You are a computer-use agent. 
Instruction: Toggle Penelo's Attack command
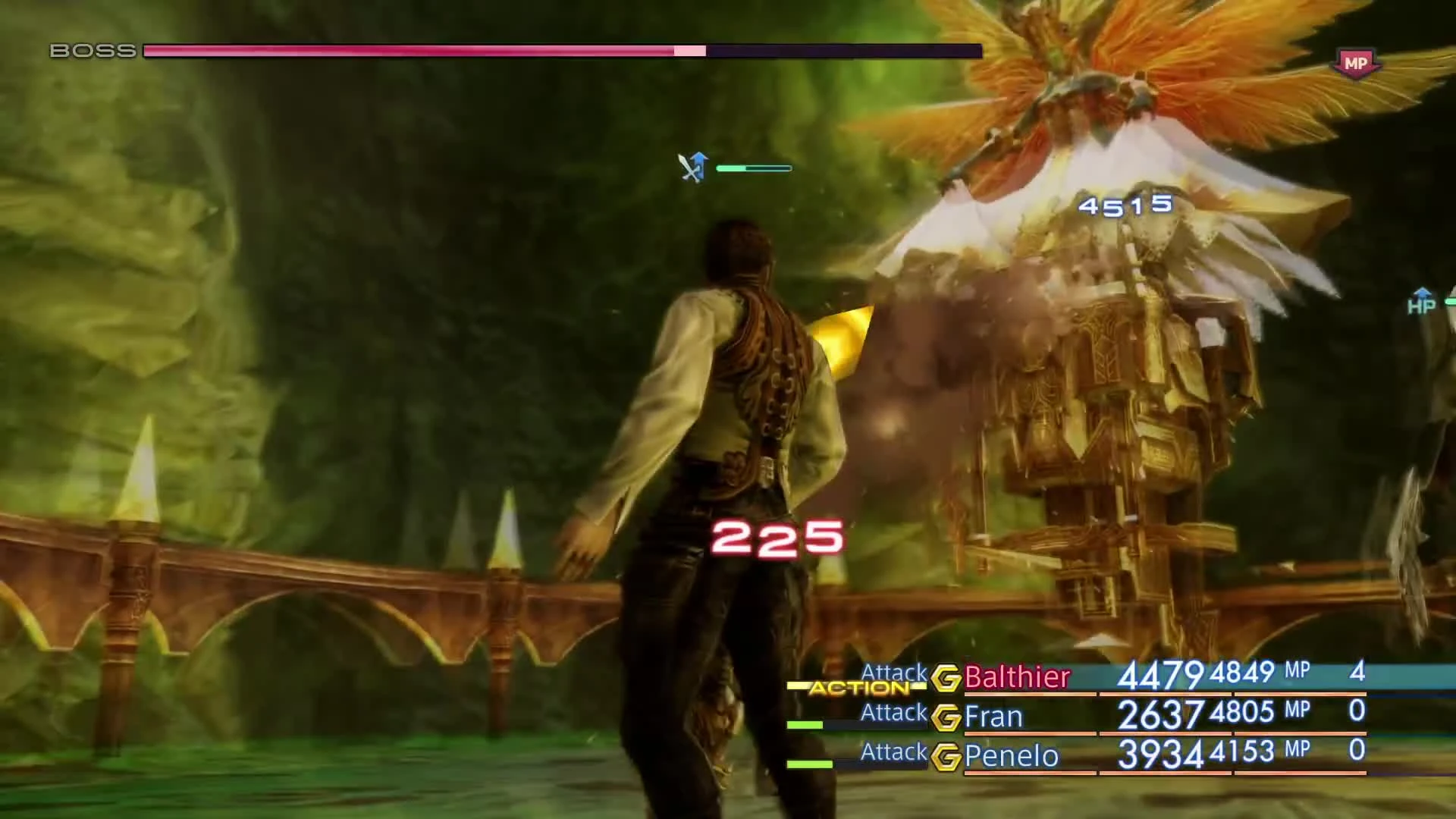(893, 752)
